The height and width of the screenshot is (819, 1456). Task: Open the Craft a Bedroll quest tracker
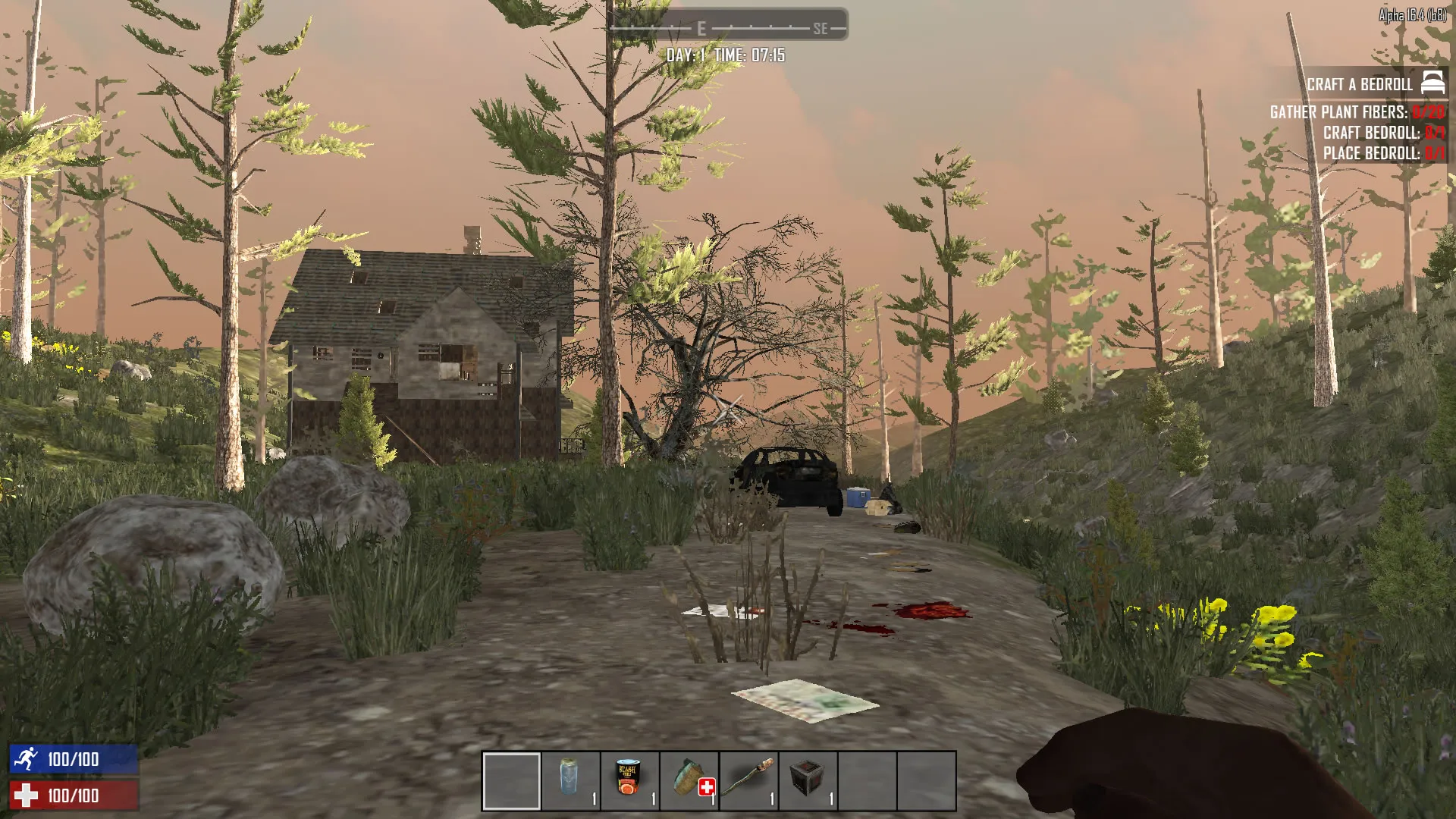[x=1359, y=84]
